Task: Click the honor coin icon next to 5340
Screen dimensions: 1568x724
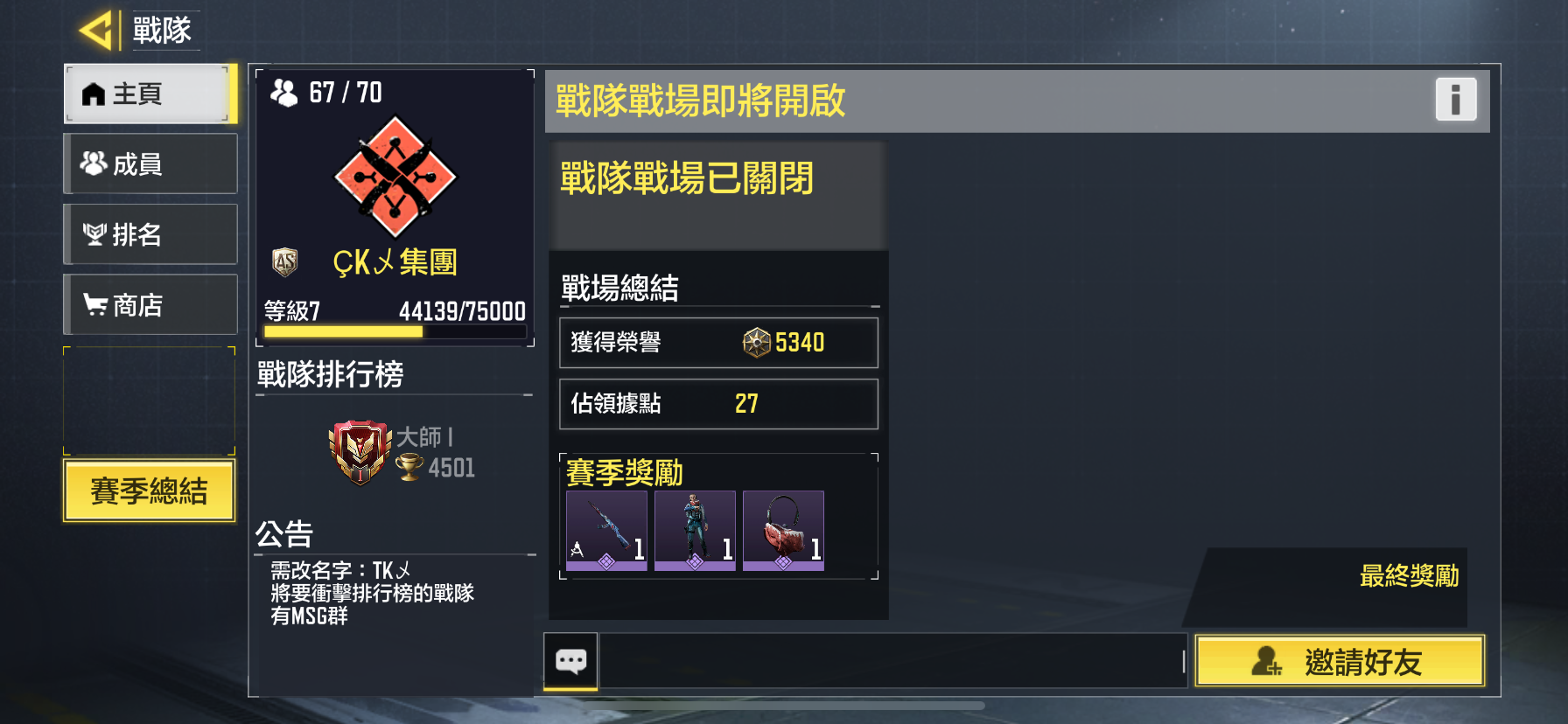Action: 754,343
